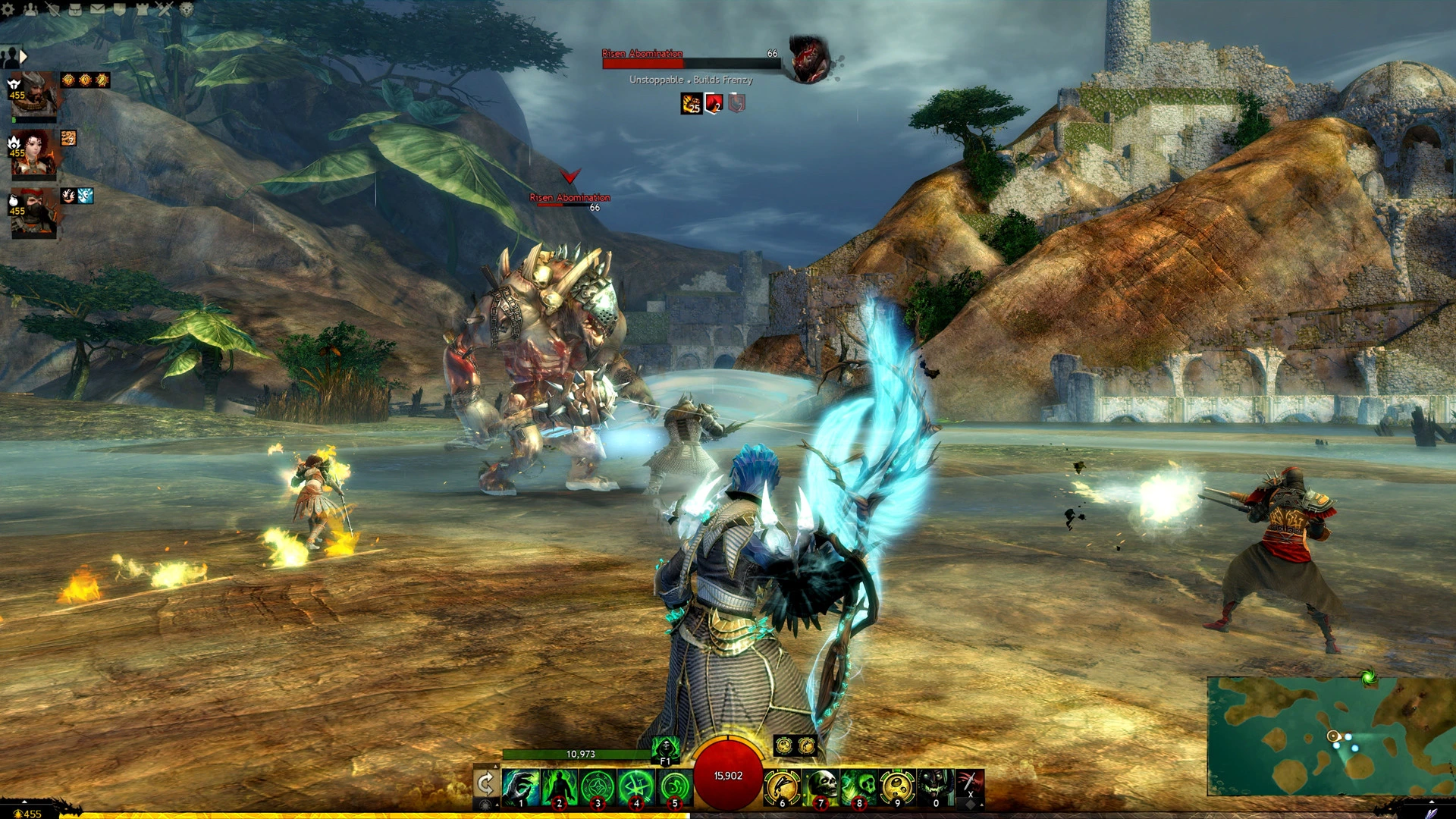Expand the skill bar upward chevron
This screenshot has height=819, width=1456.
click(x=496, y=764)
